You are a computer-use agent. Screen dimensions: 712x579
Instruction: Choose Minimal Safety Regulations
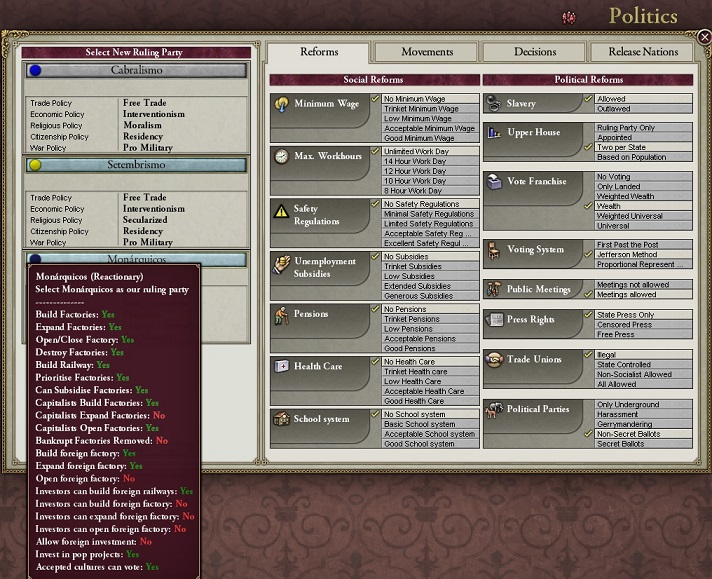point(428,214)
